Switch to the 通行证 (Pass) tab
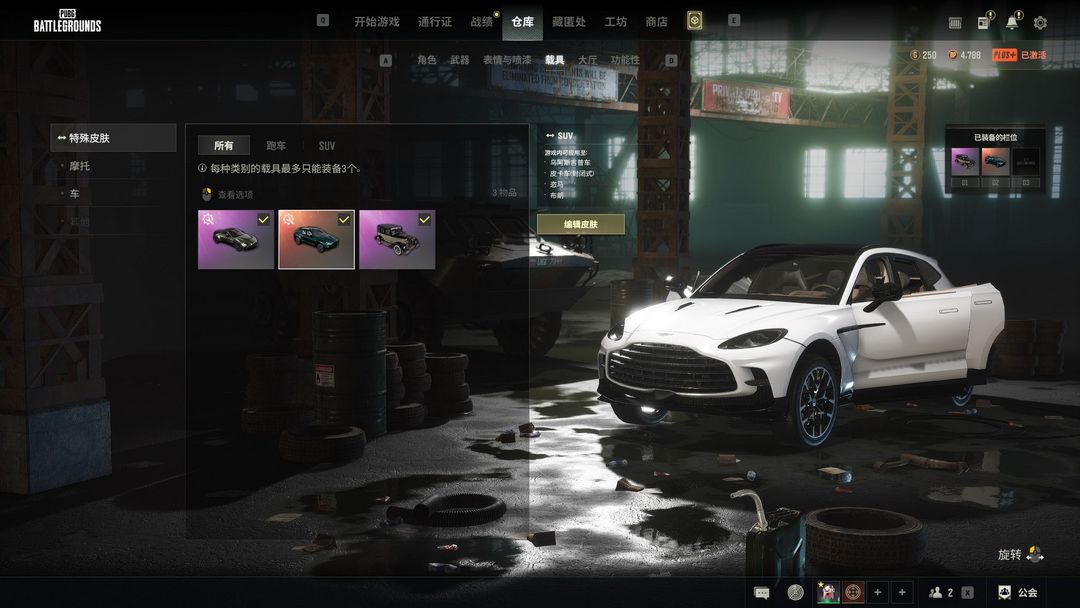Viewport: 1080px width, 608px height. [x=435, y=22]
